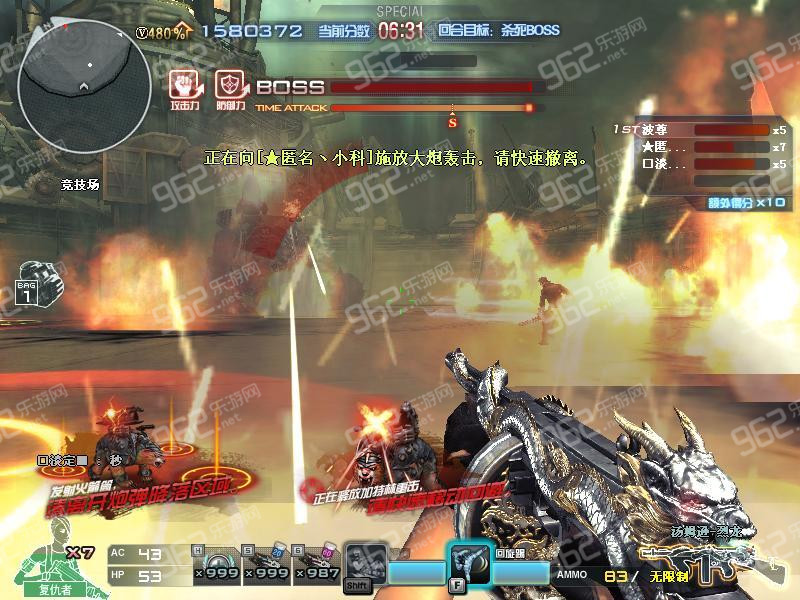
Task: Select the consumable slot showing x987
Action: click(315, 564)
